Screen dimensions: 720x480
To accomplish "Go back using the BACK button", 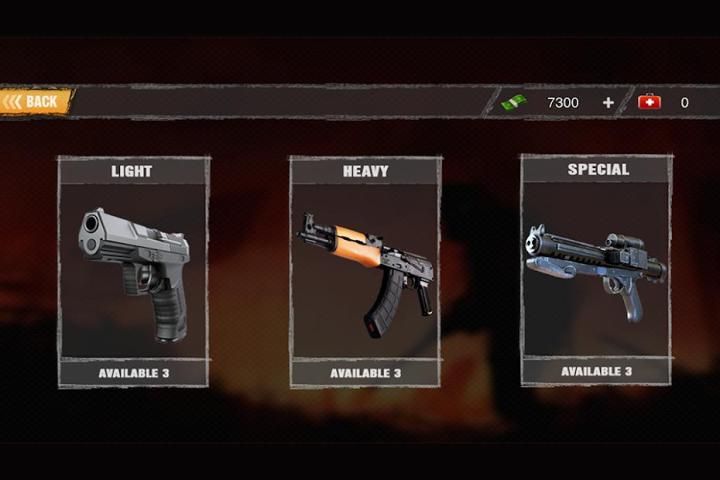I will pos(36,101).
